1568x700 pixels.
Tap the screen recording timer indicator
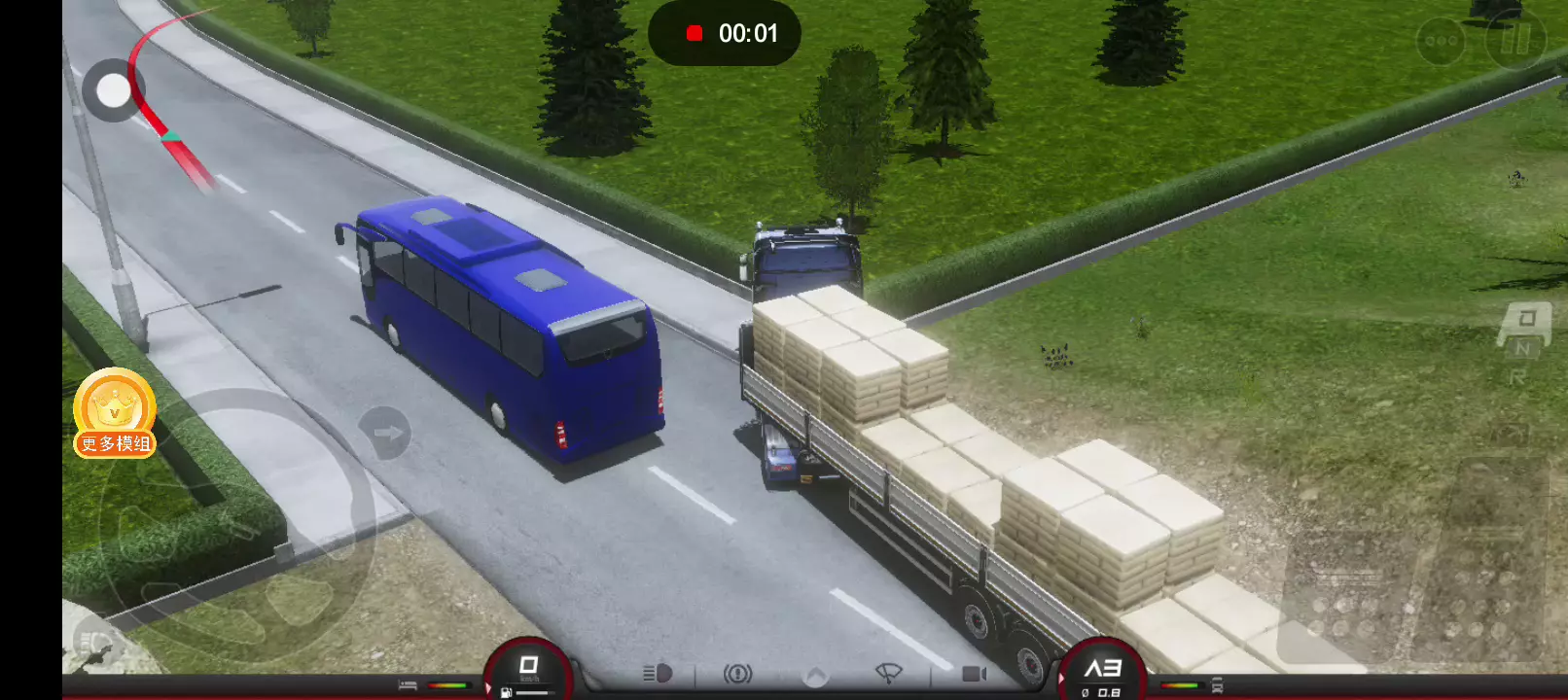[x=725, y=33]
